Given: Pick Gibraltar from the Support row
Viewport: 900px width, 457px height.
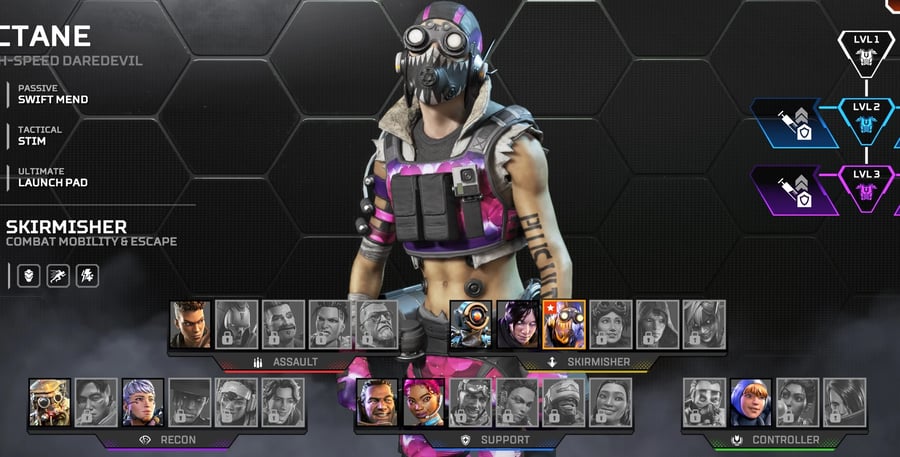Looking at the screenshot, I should (x=377, y=402).
